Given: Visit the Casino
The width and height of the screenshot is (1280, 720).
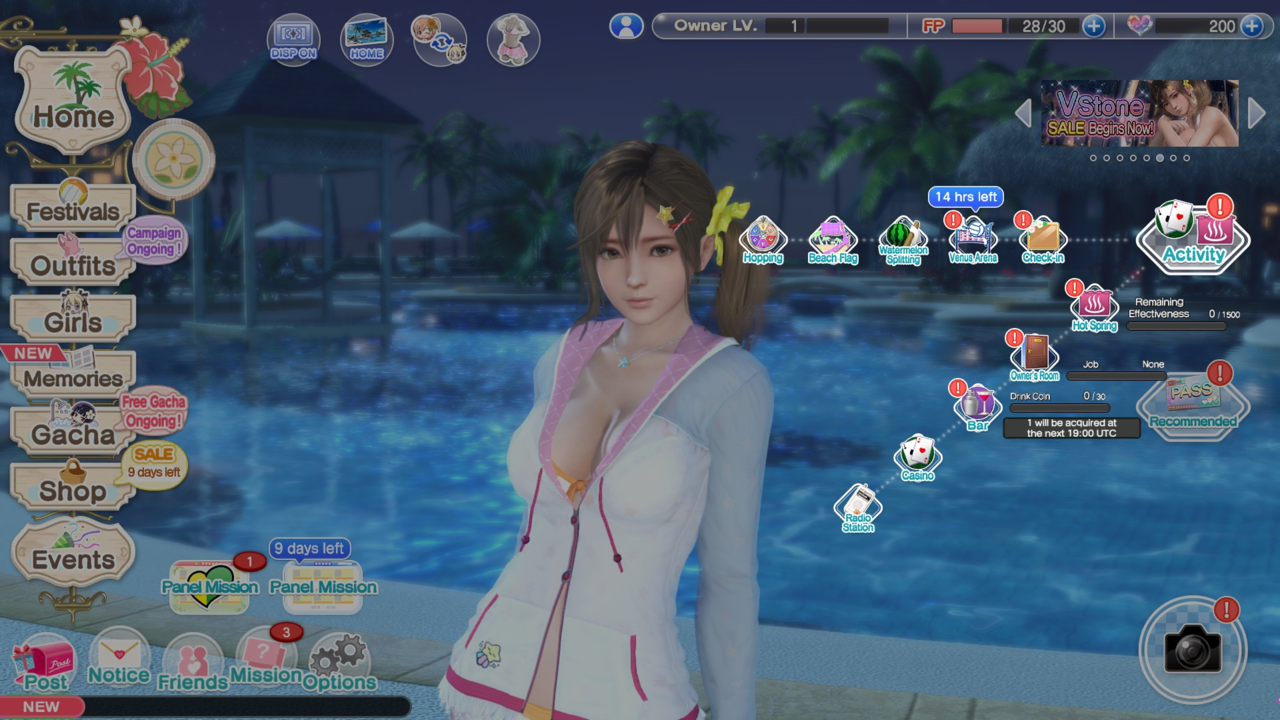Looking at the screenshot, I should [917, 457].
